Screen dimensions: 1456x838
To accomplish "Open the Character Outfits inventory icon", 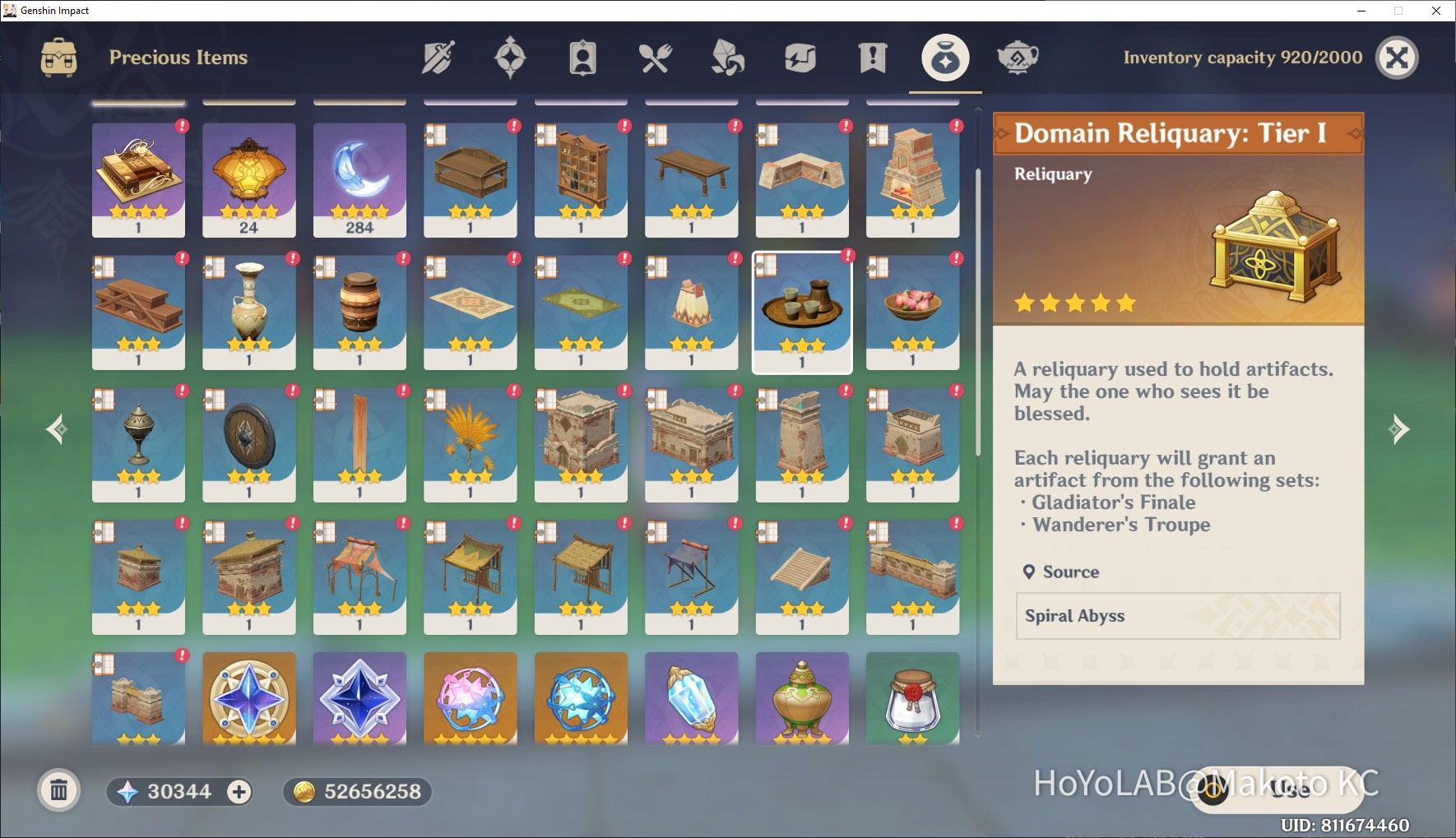I will click(x=582, y=57).
